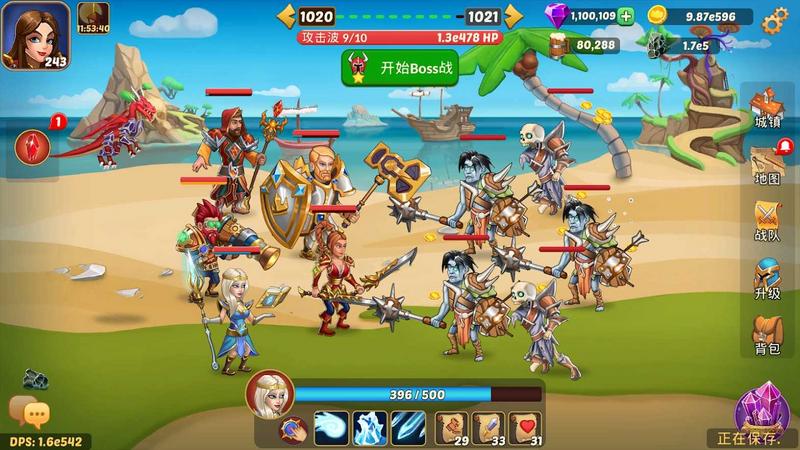Open the settings gear
Viewport: 800px width, 450px height.
pyautogui.click(x=773, y=21)
